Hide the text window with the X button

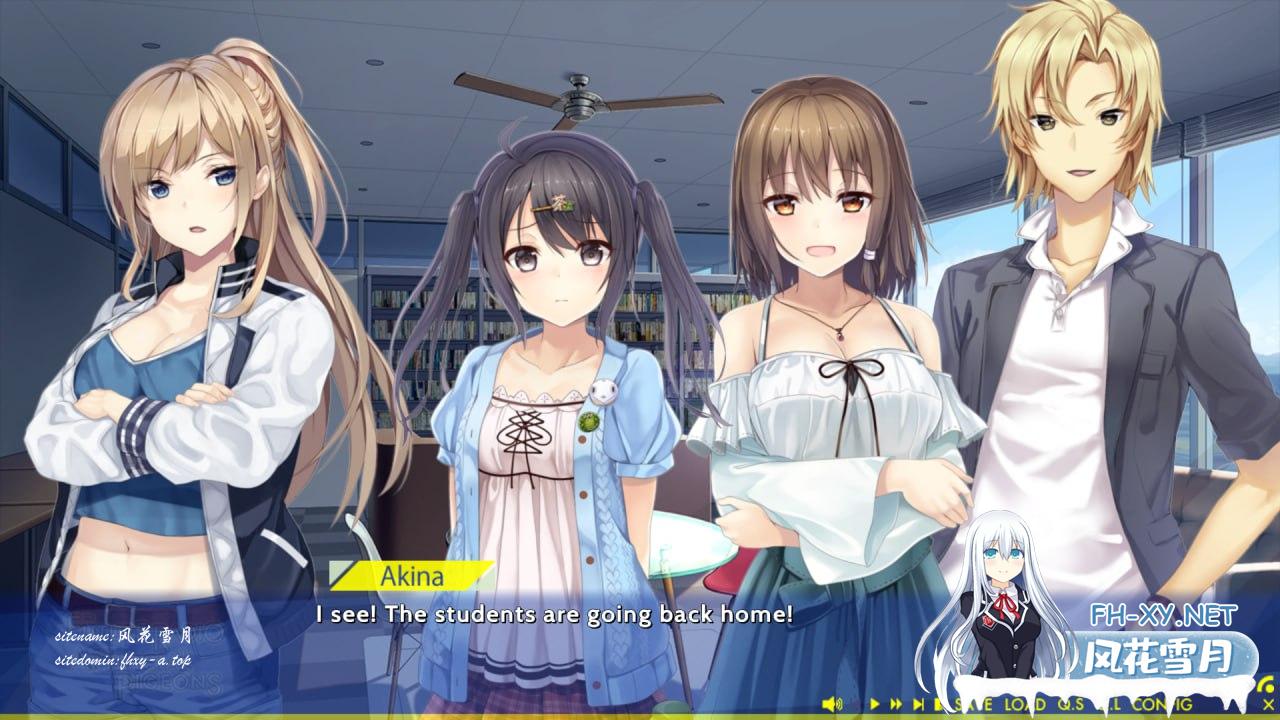click(x=1269, y=704)
